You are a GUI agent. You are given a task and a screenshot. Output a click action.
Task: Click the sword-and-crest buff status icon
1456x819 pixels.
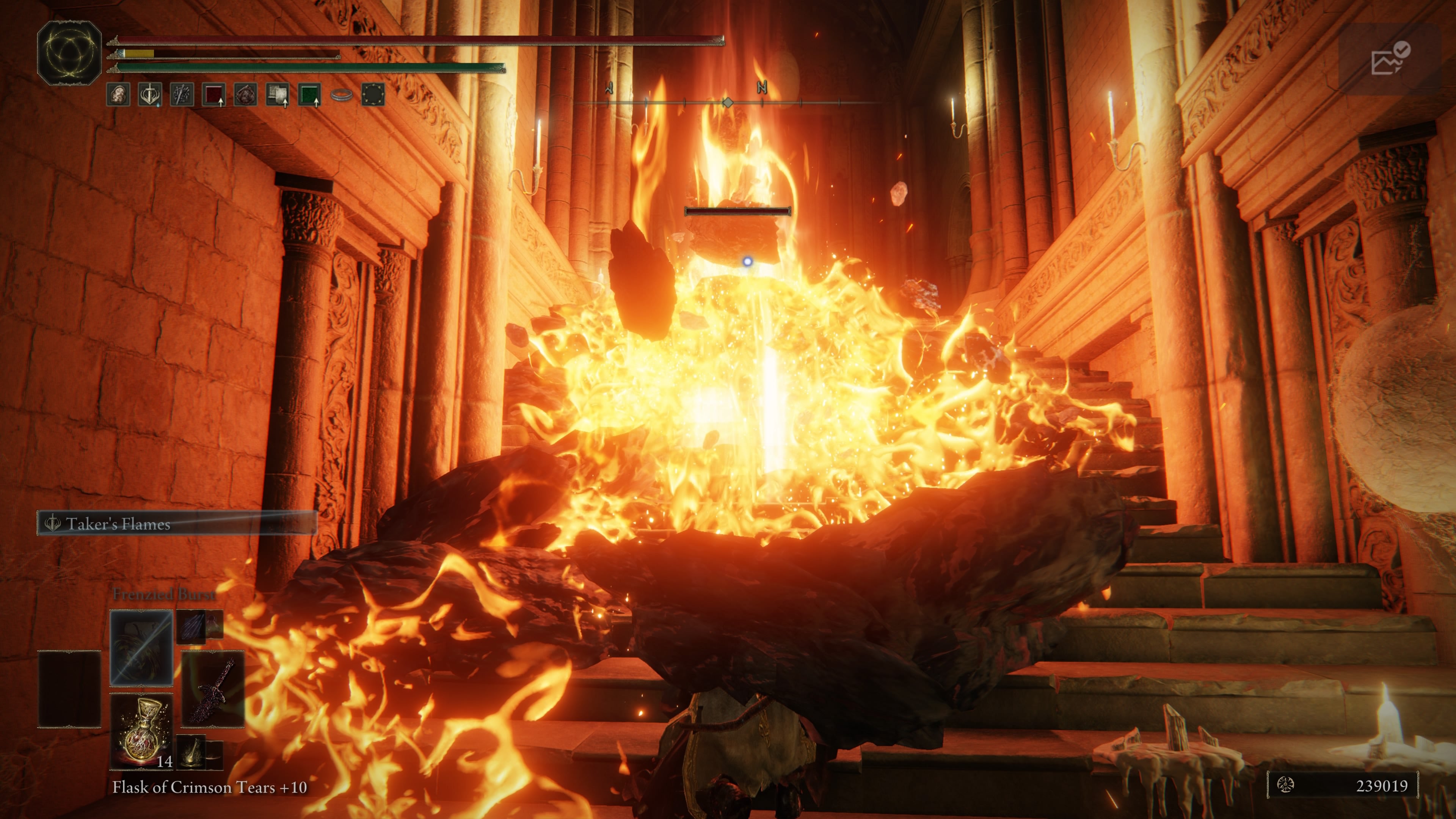[150, 94]
